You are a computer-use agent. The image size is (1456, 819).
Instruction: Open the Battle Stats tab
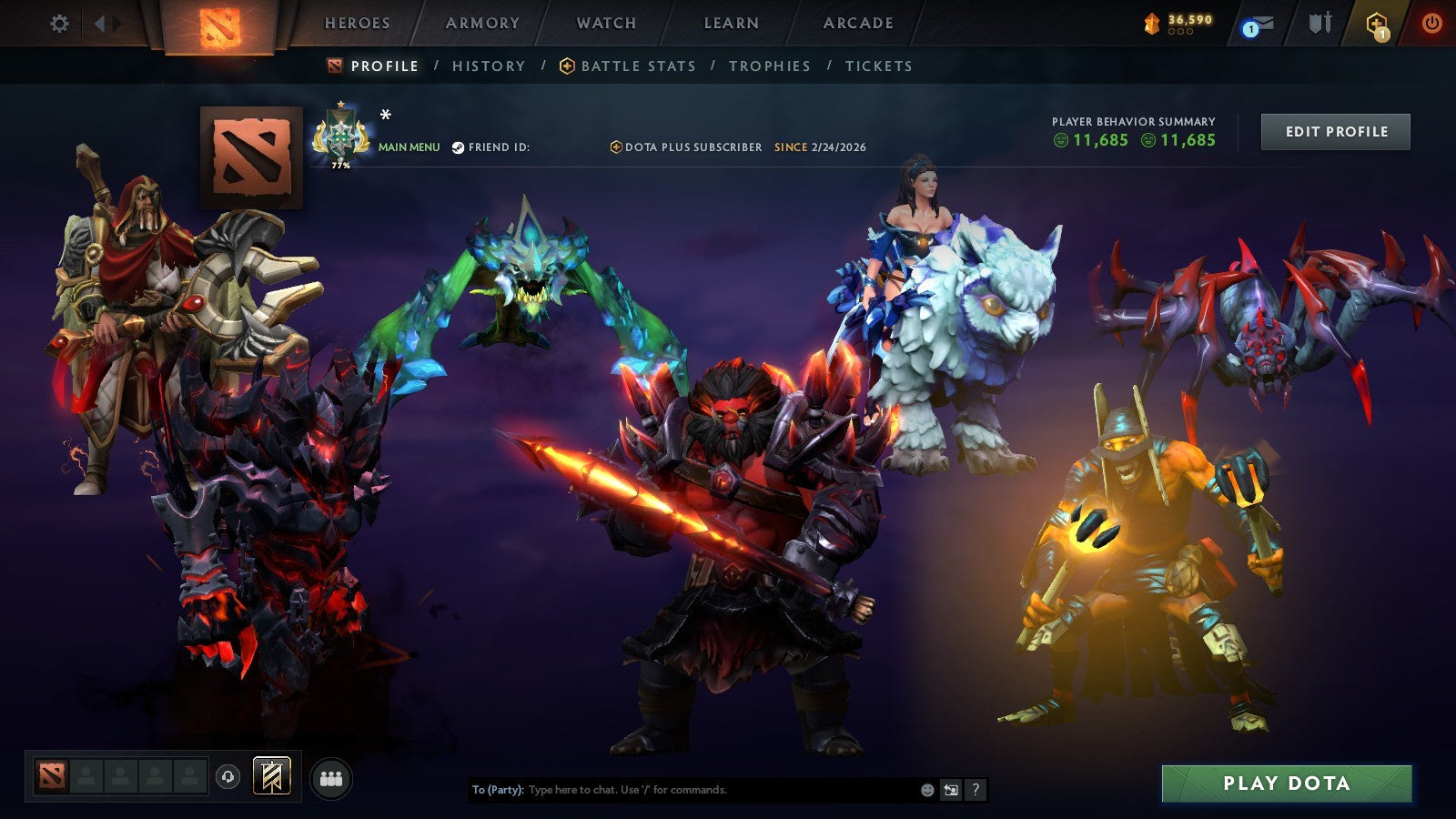[x=637, y=66]
